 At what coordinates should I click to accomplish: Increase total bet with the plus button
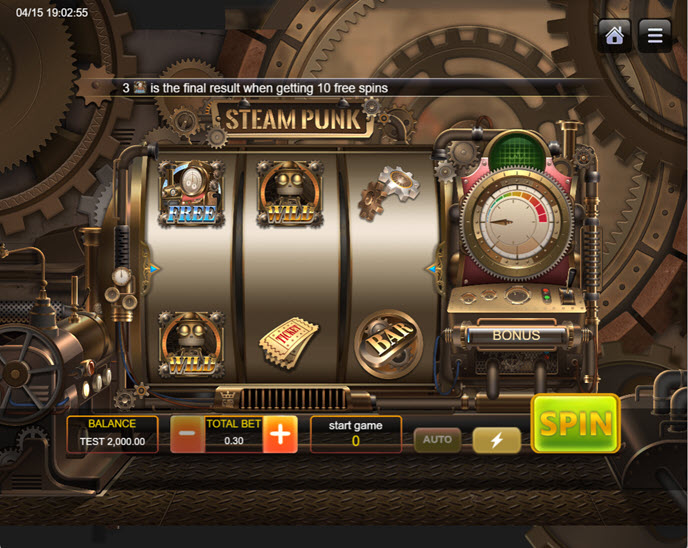pos(281,435)
